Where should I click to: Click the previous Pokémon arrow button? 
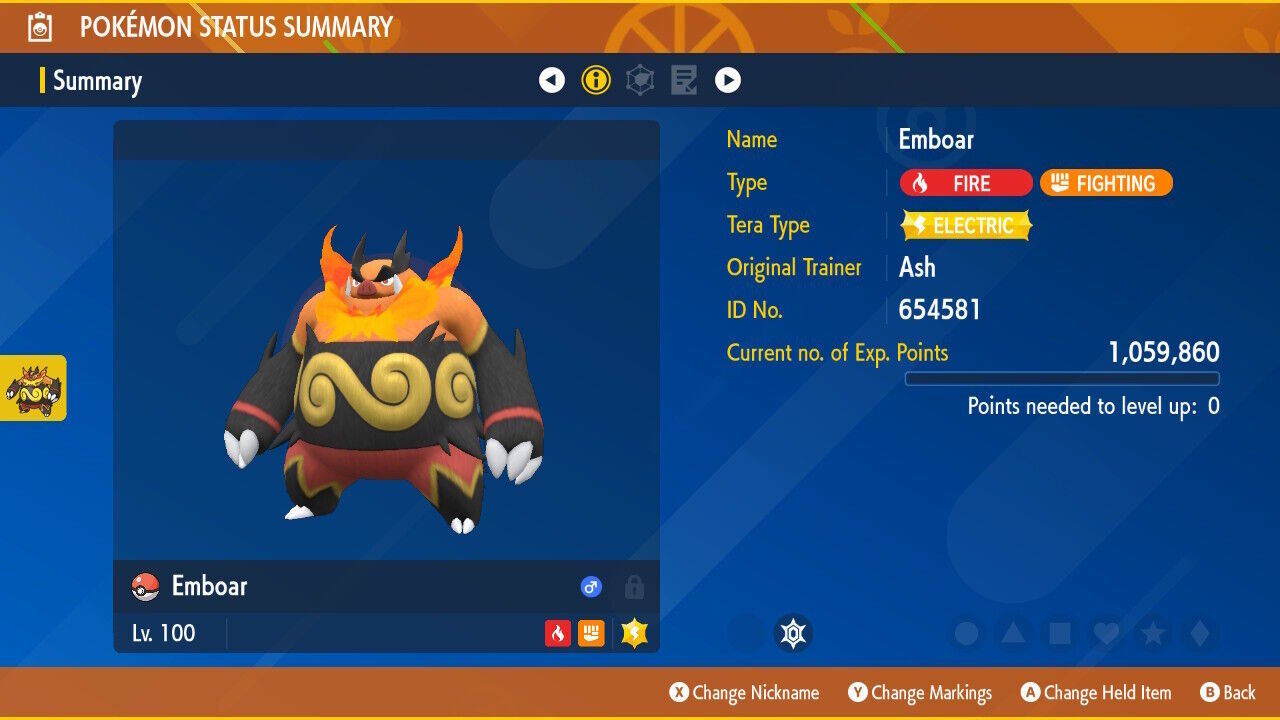tap(552, 79)
